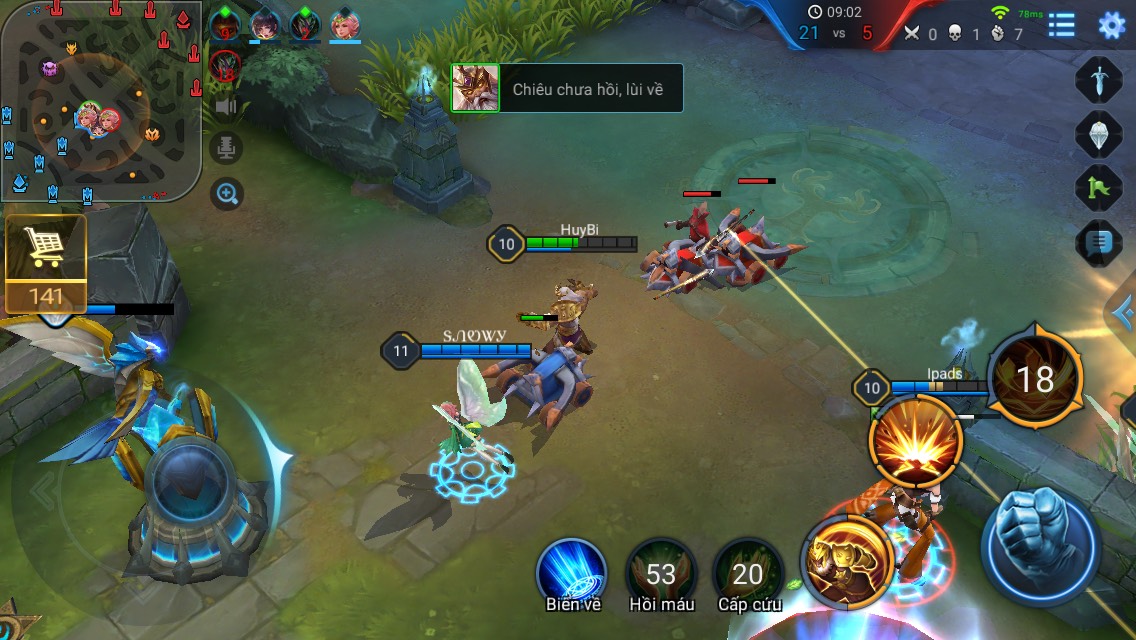The width and height of the screenshot is (1136, 640).
Task: Cast the golden warrior skill
Action: (848, 561)
